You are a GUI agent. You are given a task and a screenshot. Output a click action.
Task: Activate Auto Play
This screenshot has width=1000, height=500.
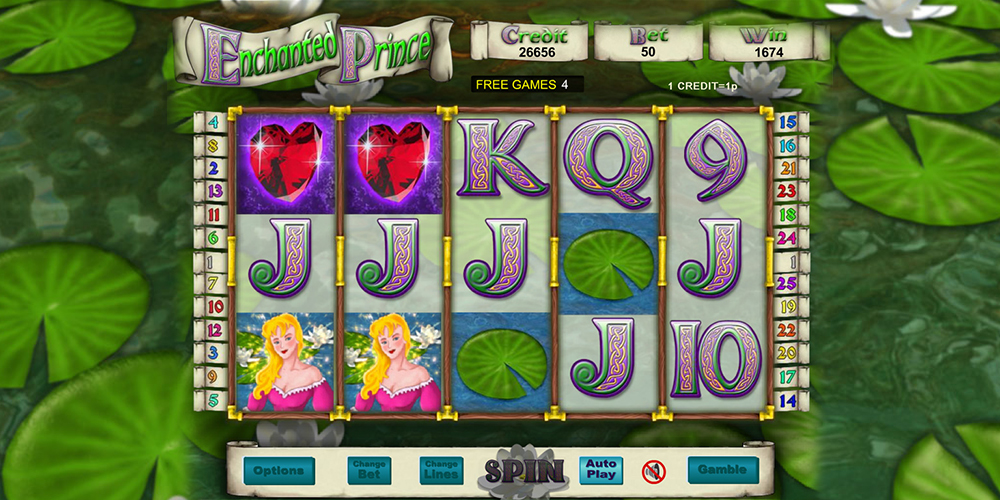pyautogui.click(x=600, y=470)
